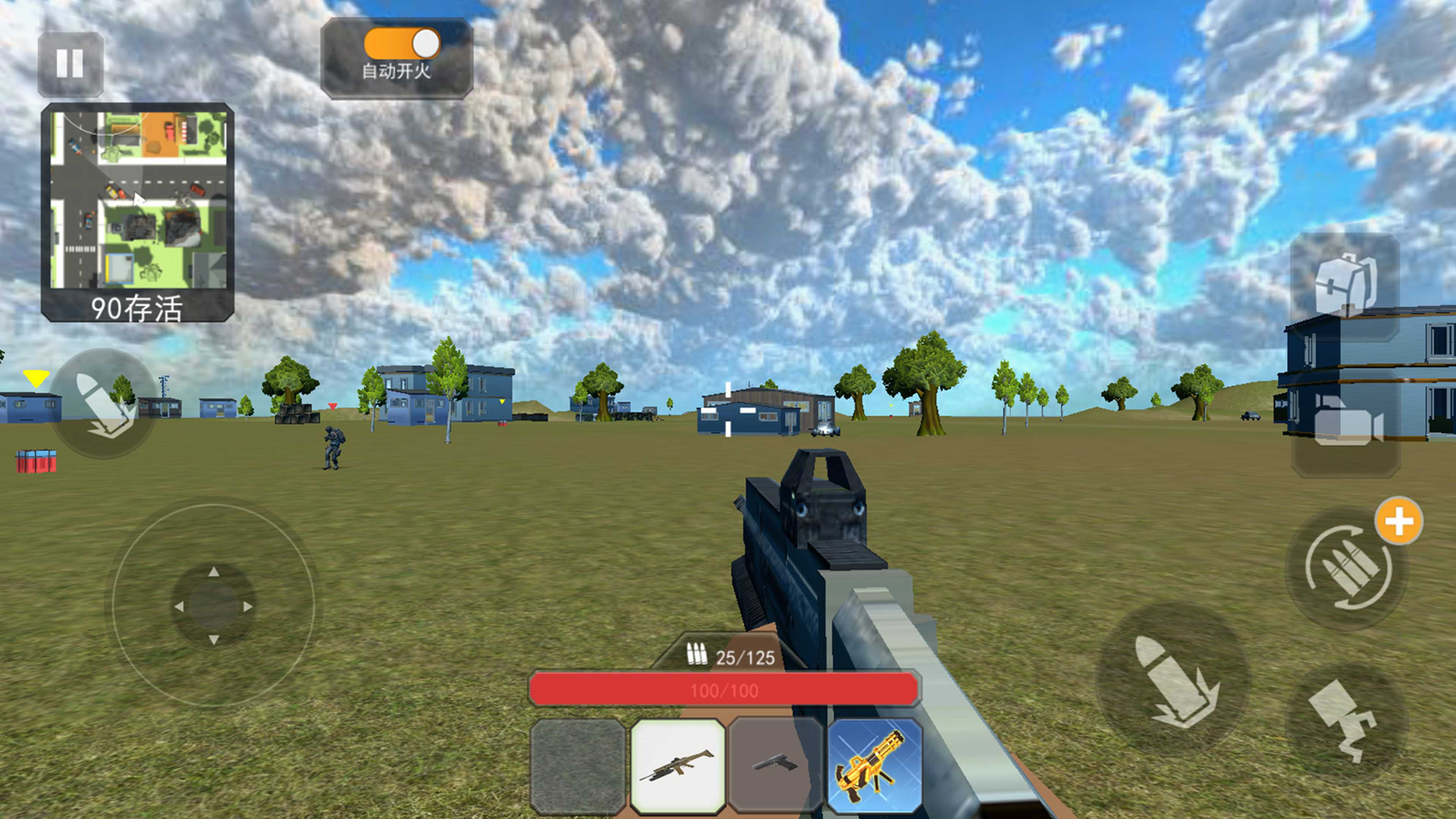This screenshot has height=819, width=1456.
Task: Tap the movement joystick center
Action: pyautogui.click(x=213, y=606)
